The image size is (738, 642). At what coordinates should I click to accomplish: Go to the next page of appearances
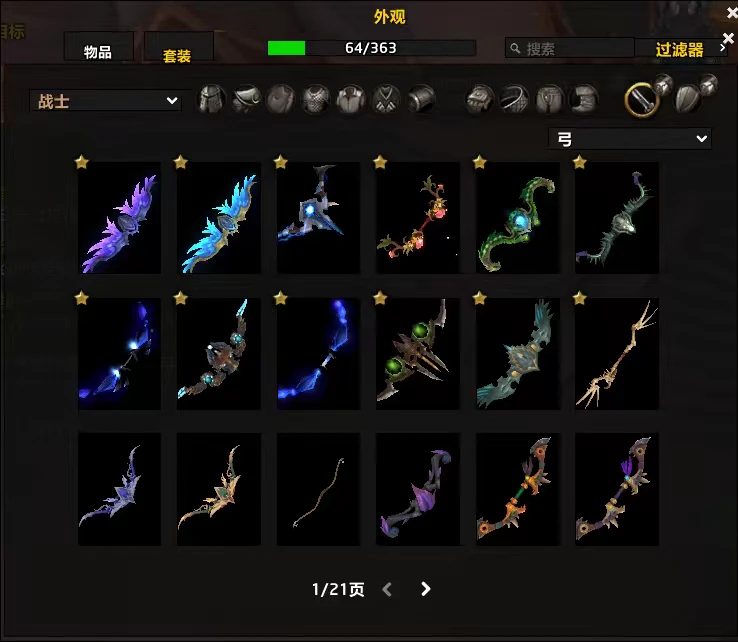pyautogui.click(x=426, y=589)
